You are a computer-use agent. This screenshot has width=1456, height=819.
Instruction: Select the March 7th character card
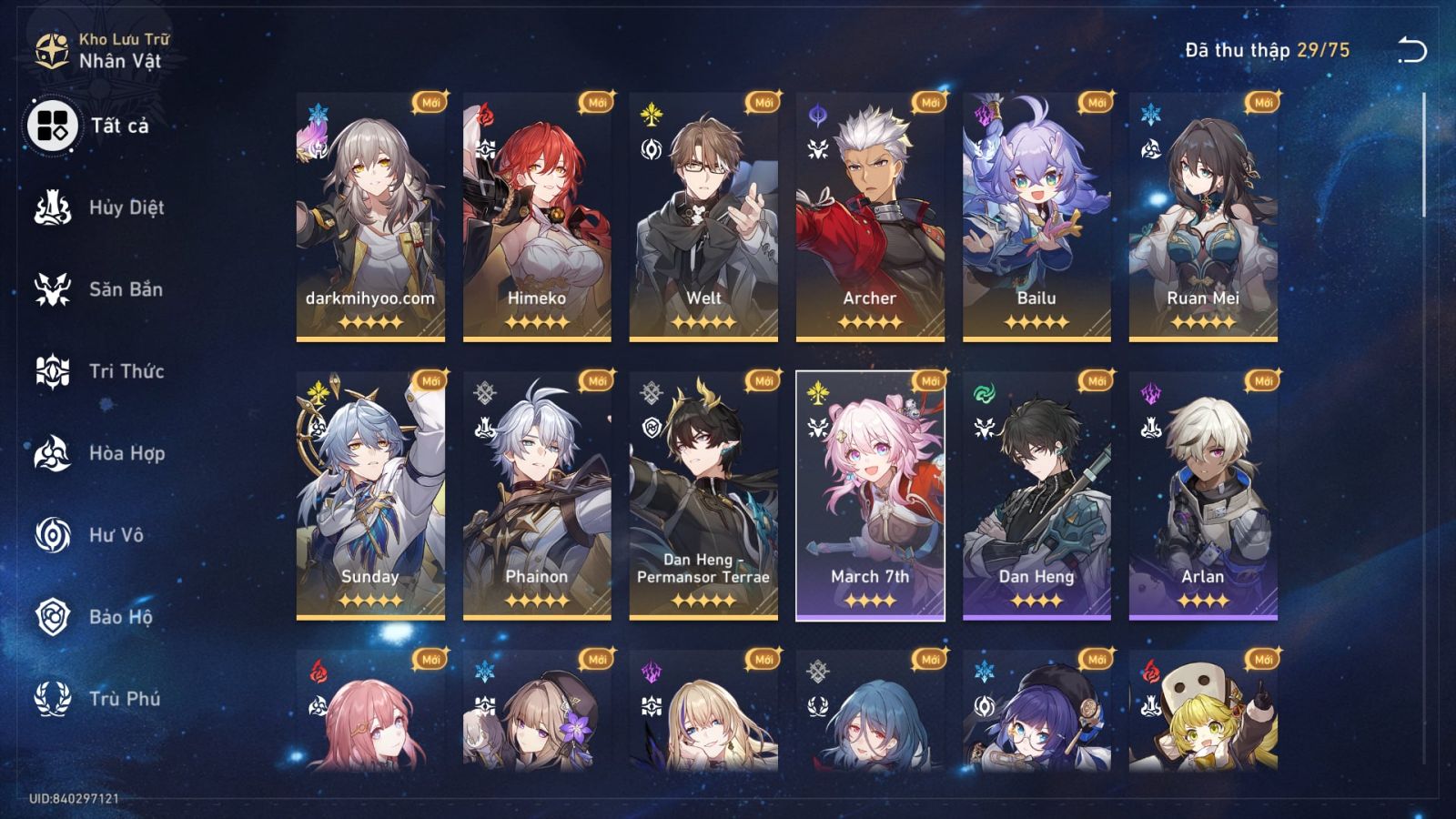(872, 496)
